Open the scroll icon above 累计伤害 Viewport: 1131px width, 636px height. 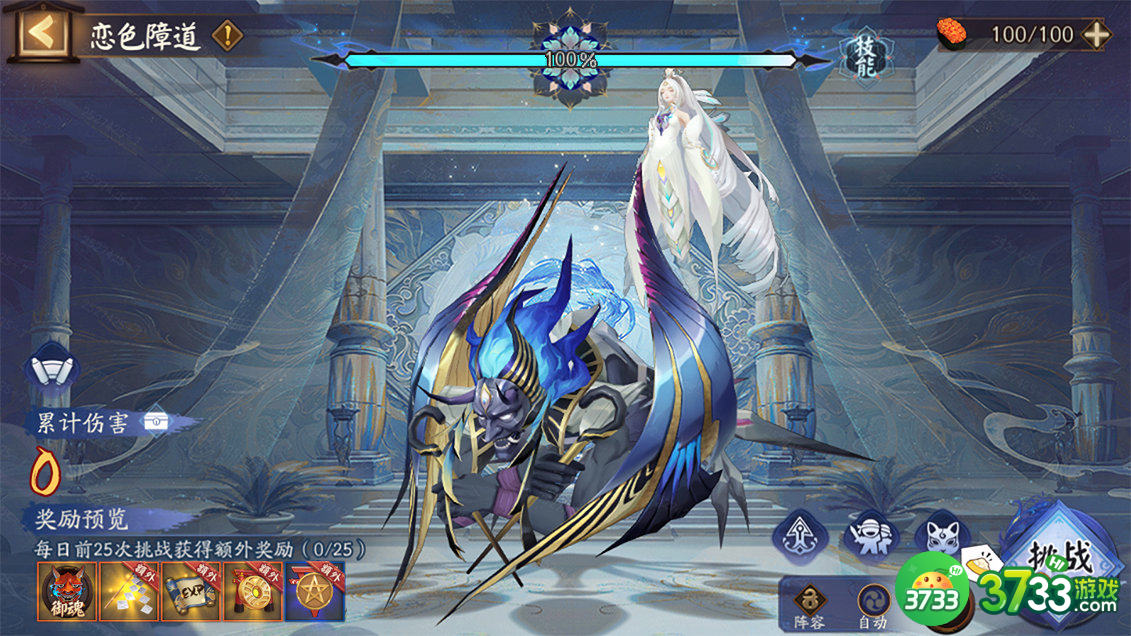(x=52, y=366)
